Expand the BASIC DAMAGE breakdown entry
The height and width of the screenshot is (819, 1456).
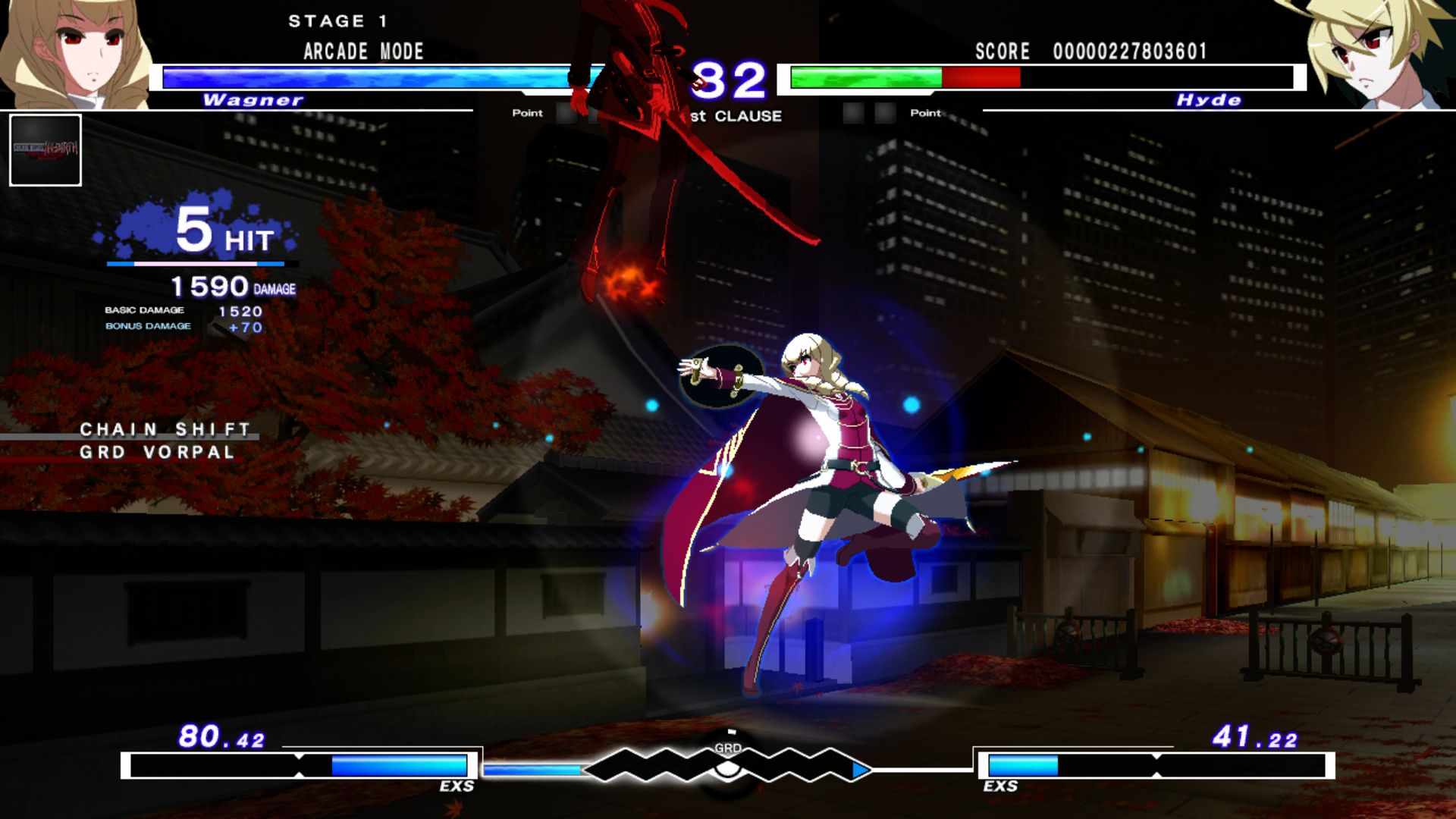tap(182, 310)
